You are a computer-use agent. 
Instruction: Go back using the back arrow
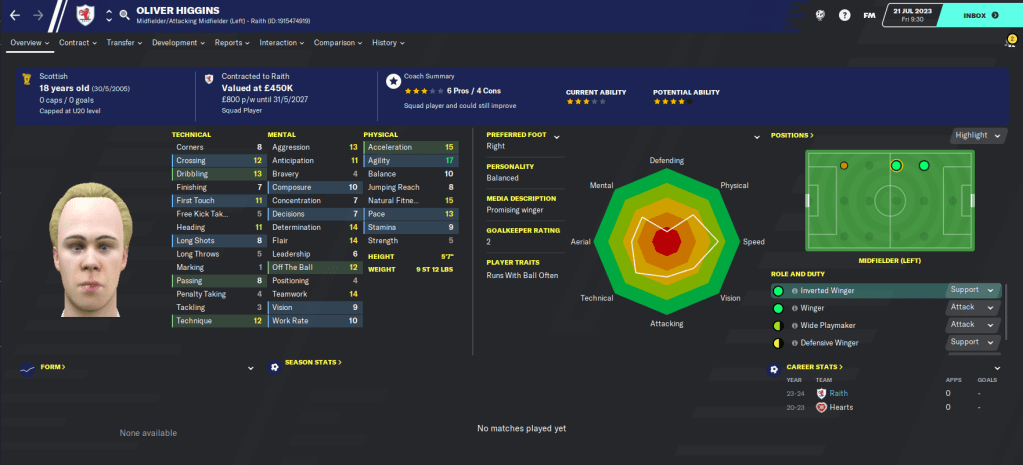(14, 15)
